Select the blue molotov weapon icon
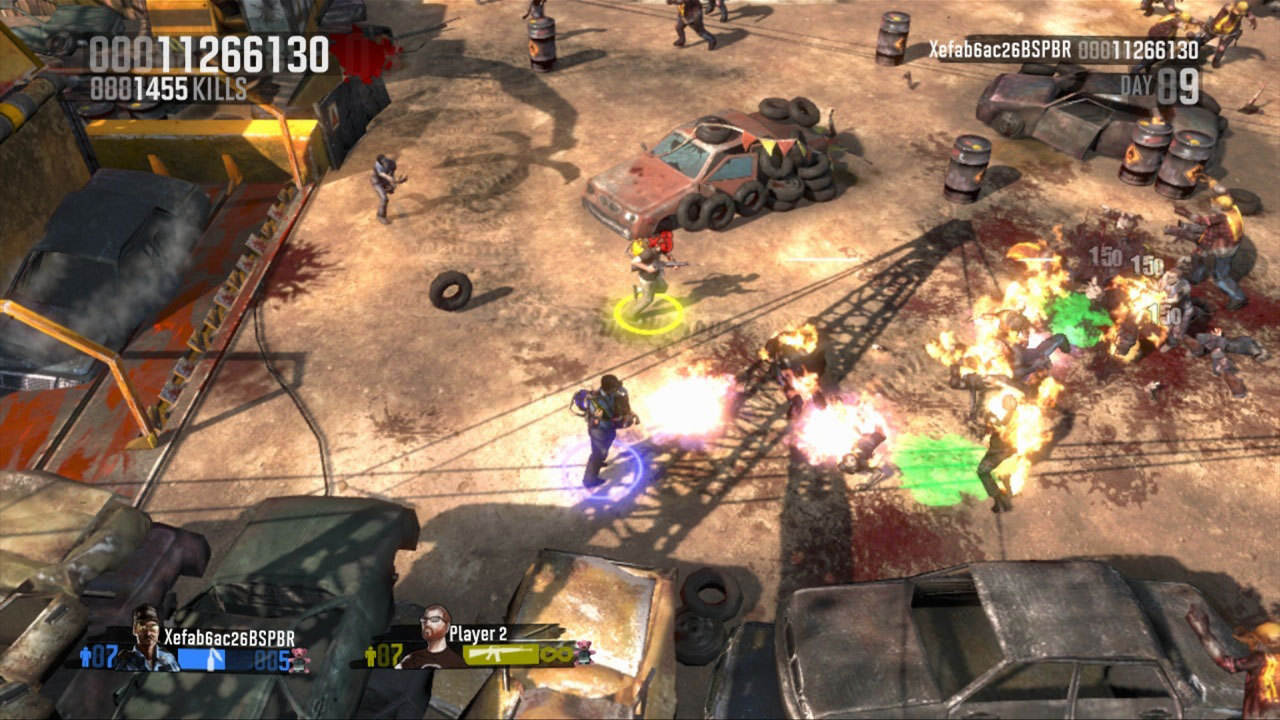This screenshot has height=720, width=1280. 212,660
